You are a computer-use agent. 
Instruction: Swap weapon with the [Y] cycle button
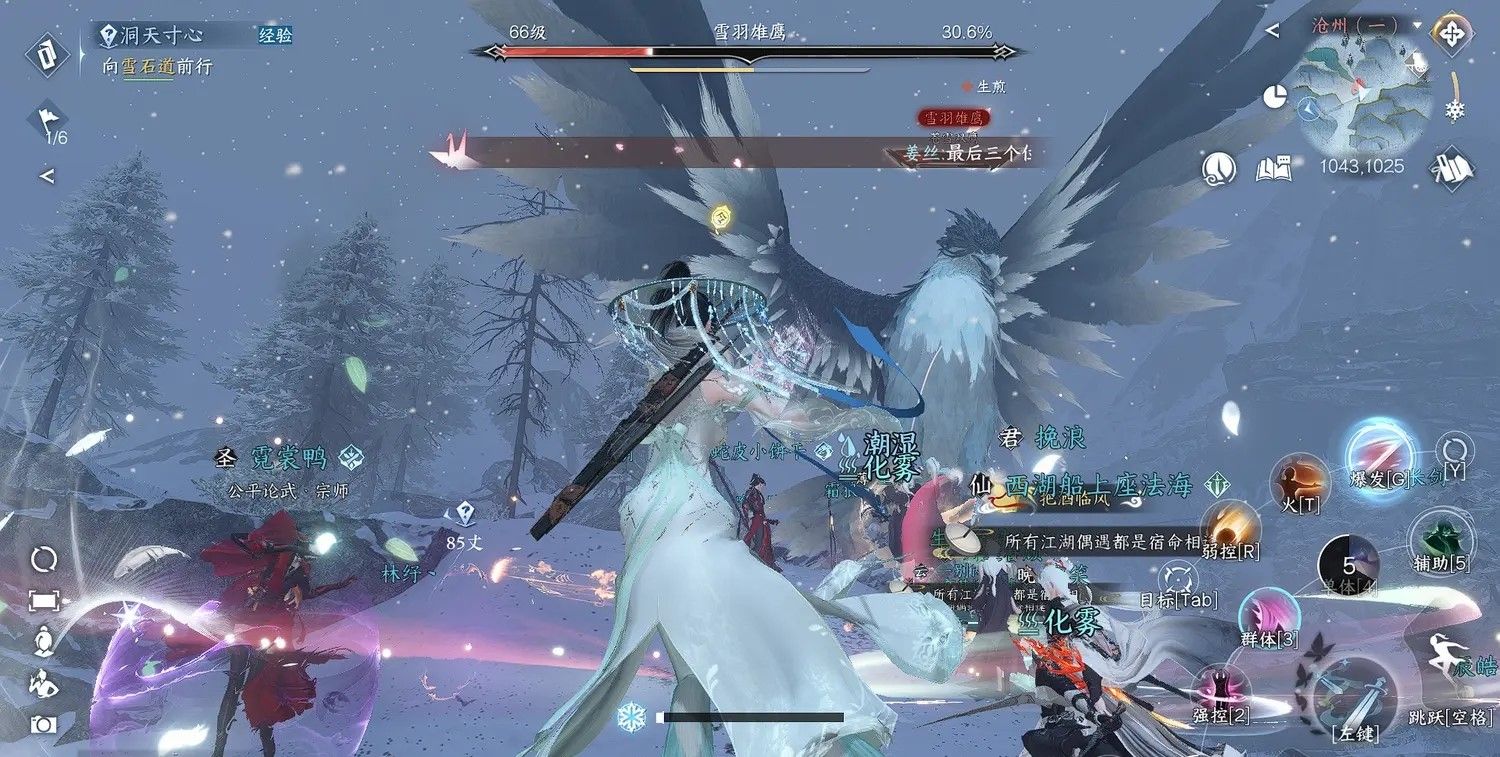coord(1453,450)
